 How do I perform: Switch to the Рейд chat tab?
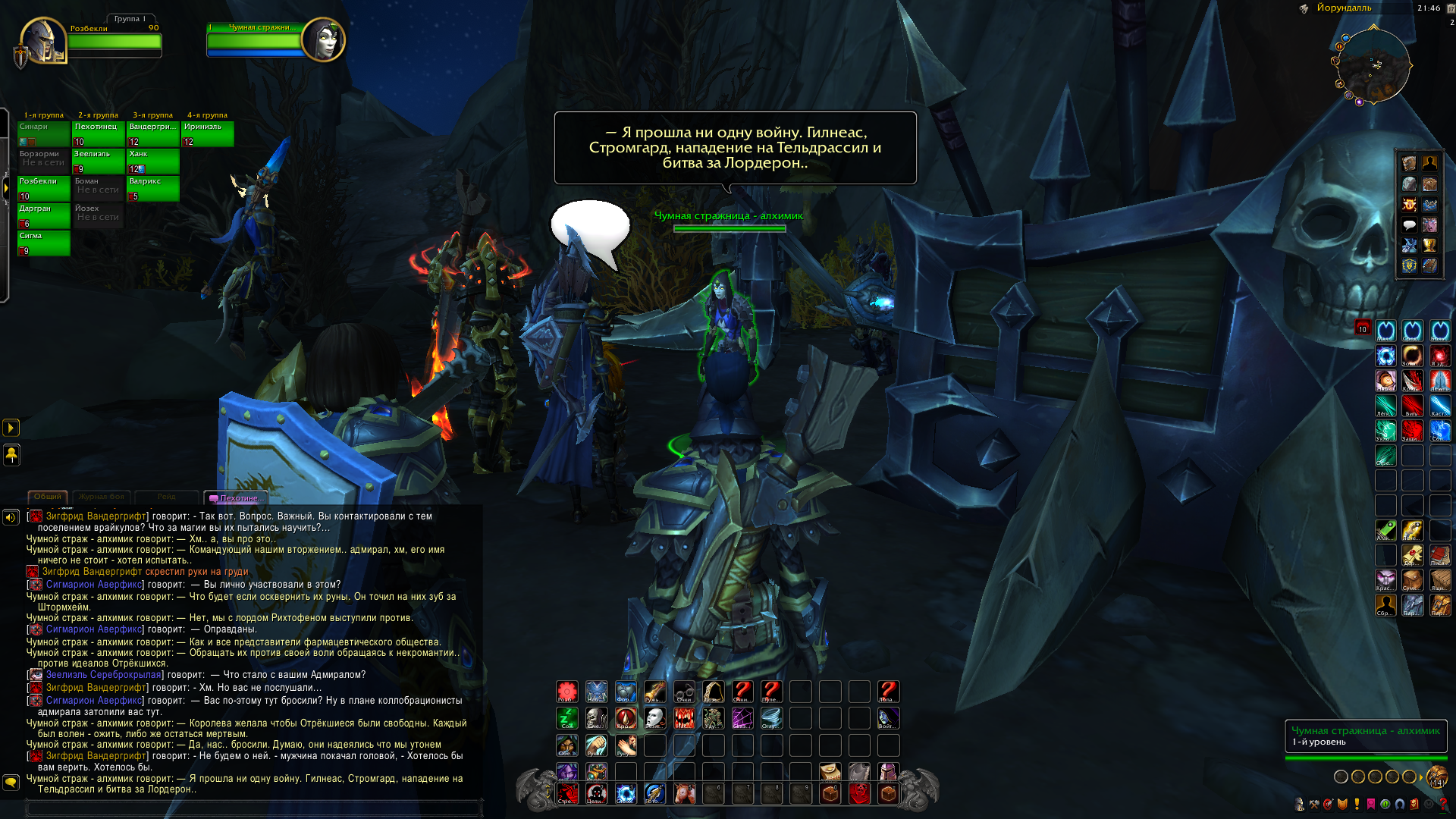166,497
